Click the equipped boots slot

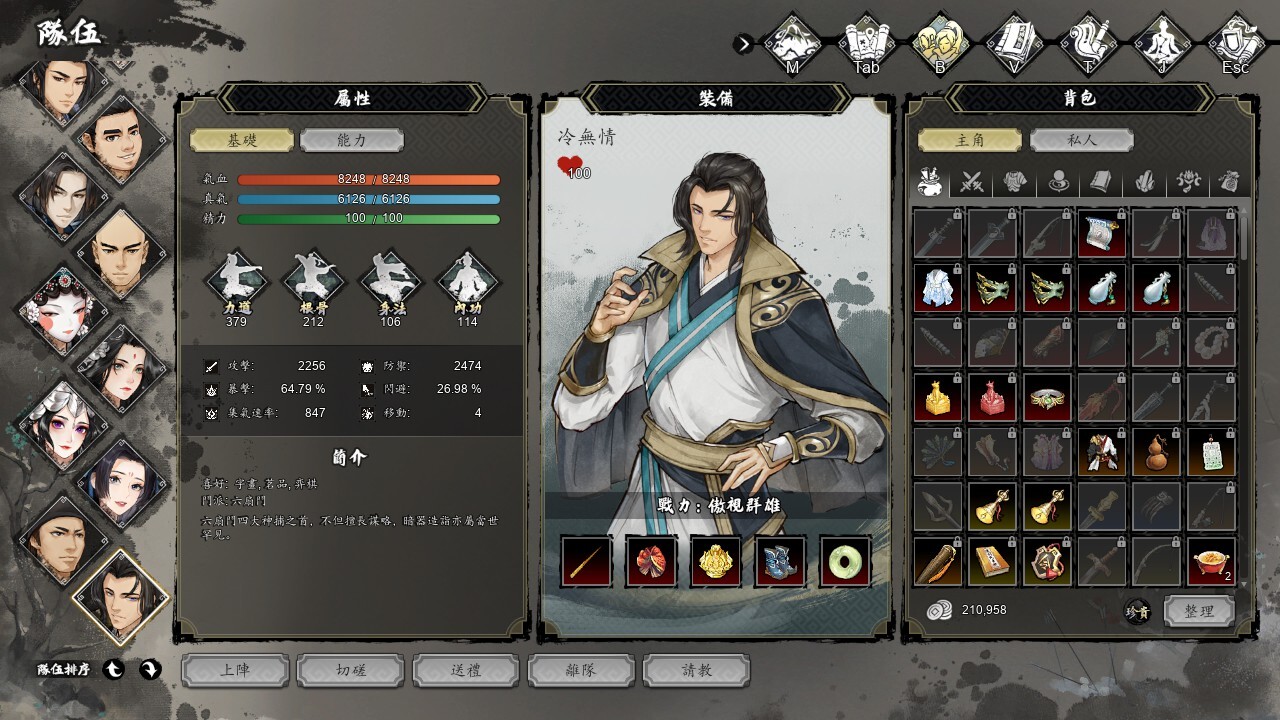pos(781,561)
